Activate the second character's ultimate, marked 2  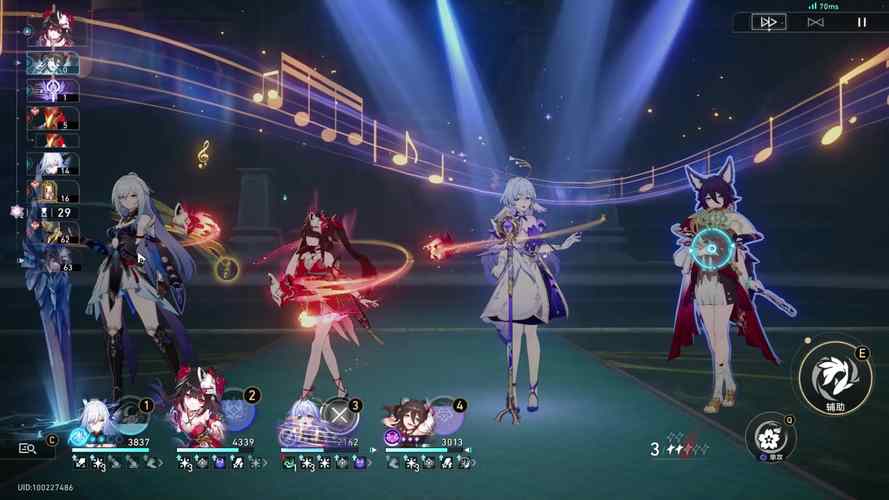tap(236, 412)
